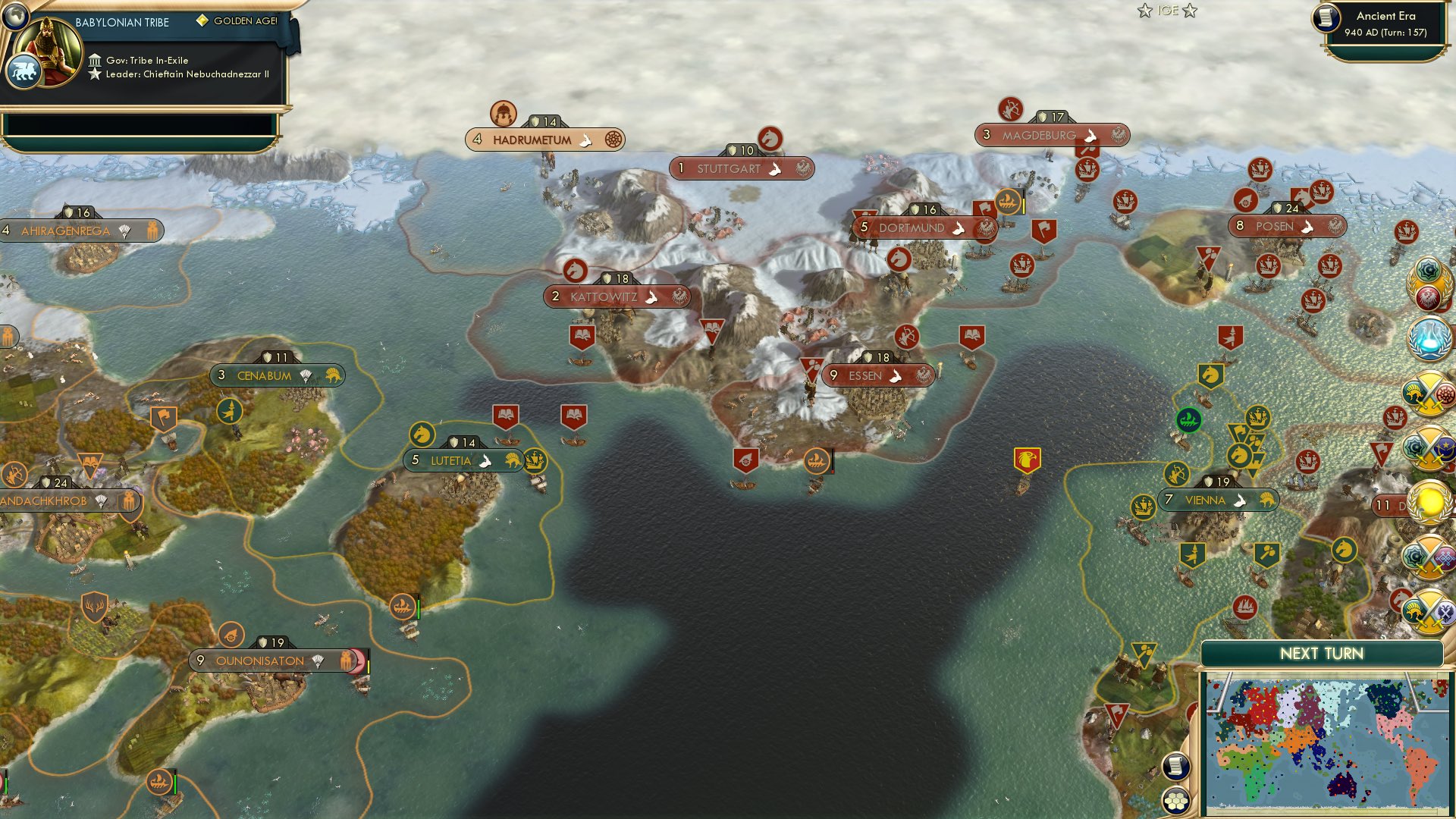Toggle the hex grid icon near the minimap

point(1177,802)
